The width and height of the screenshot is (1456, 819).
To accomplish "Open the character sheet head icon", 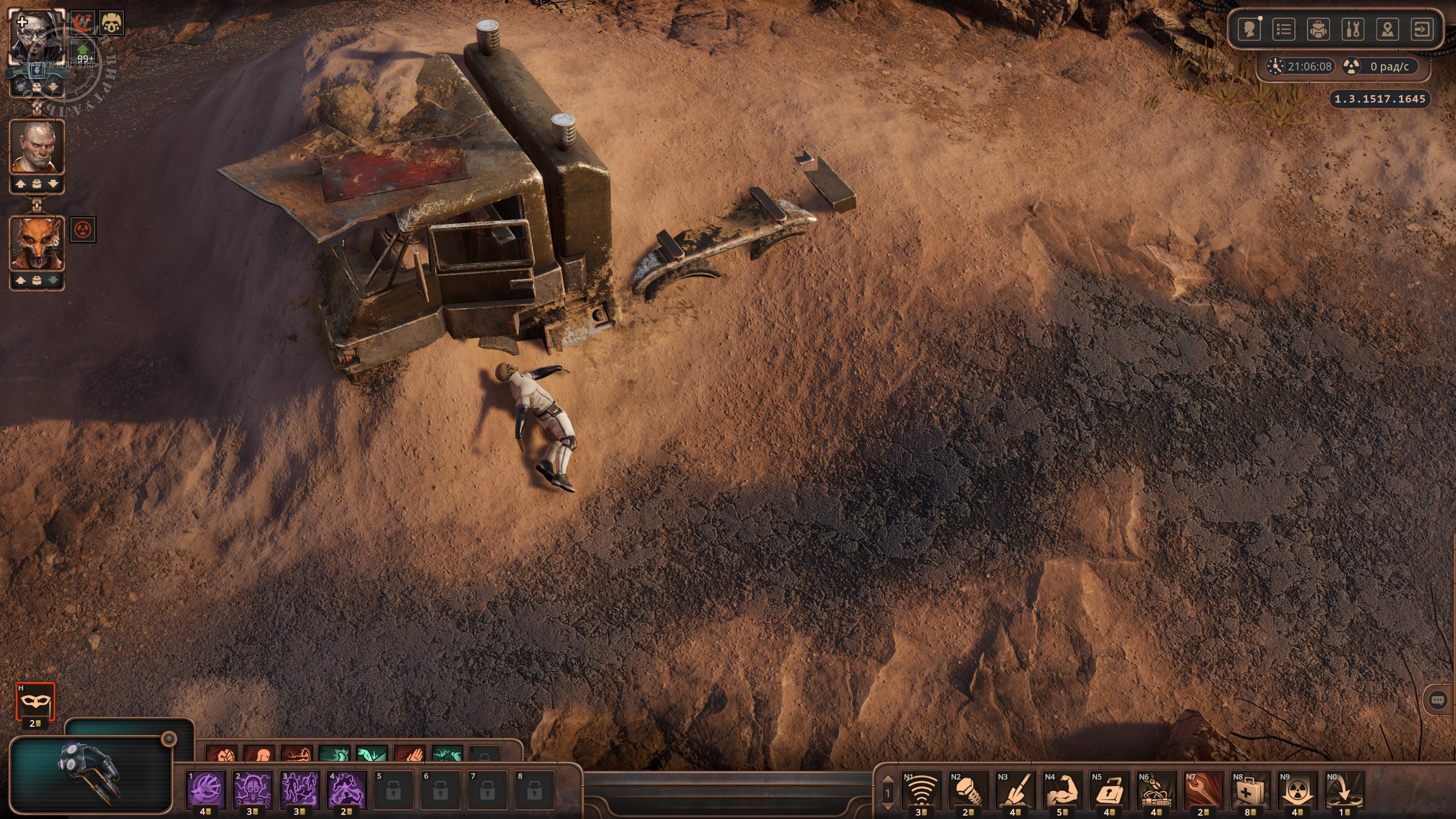I will point(1250,29).
